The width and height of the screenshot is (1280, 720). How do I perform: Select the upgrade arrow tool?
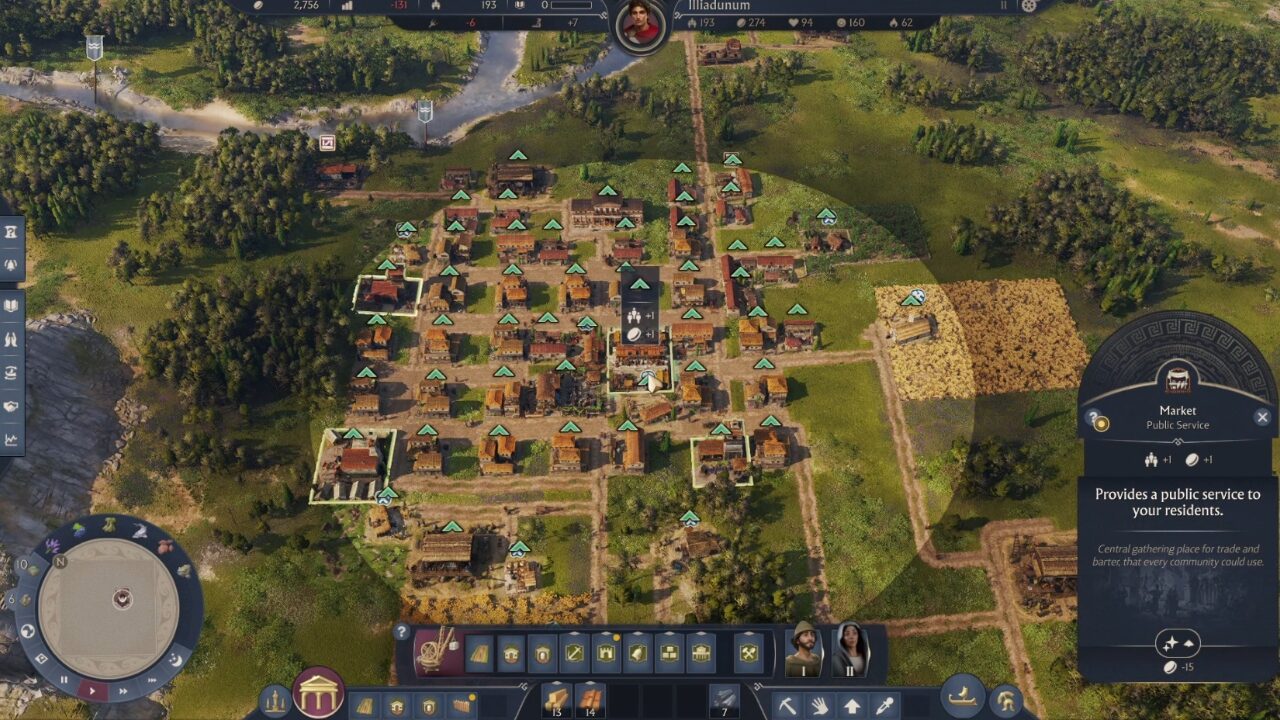[852, 705]
